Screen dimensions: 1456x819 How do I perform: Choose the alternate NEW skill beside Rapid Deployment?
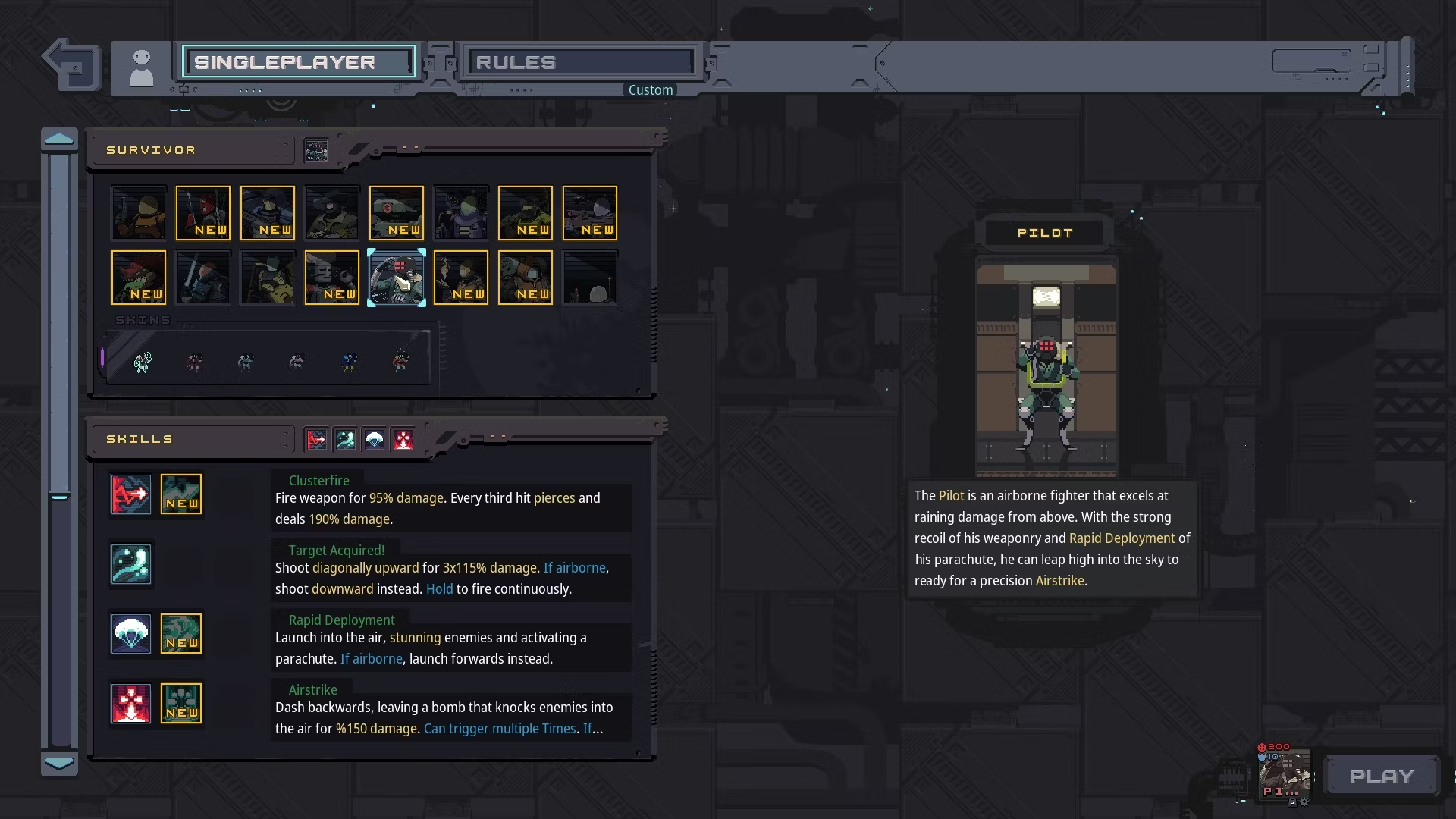(181, 634)
